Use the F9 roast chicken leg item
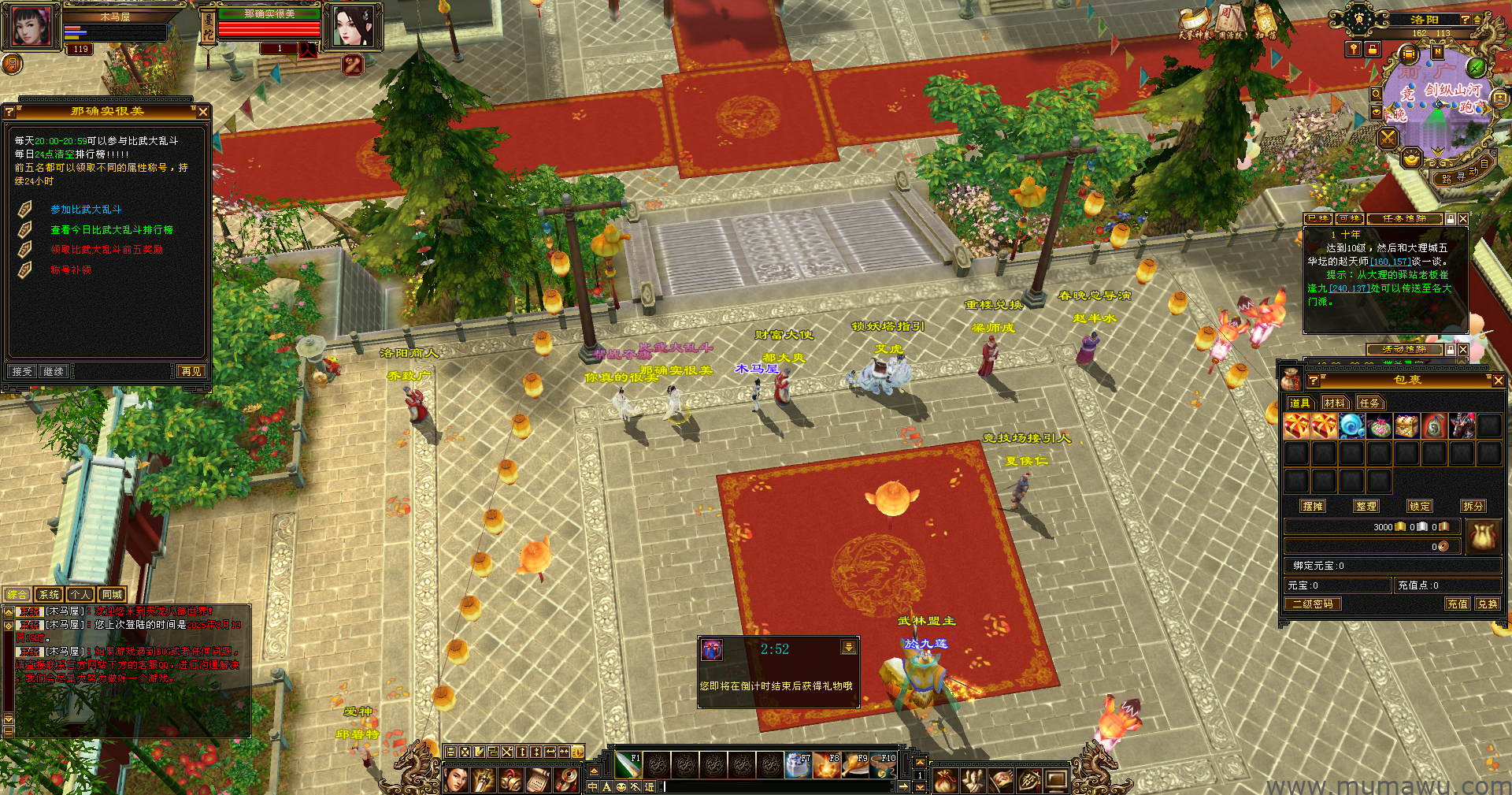Viewport: 1512px width, 795px height. (x=855, y=764)
